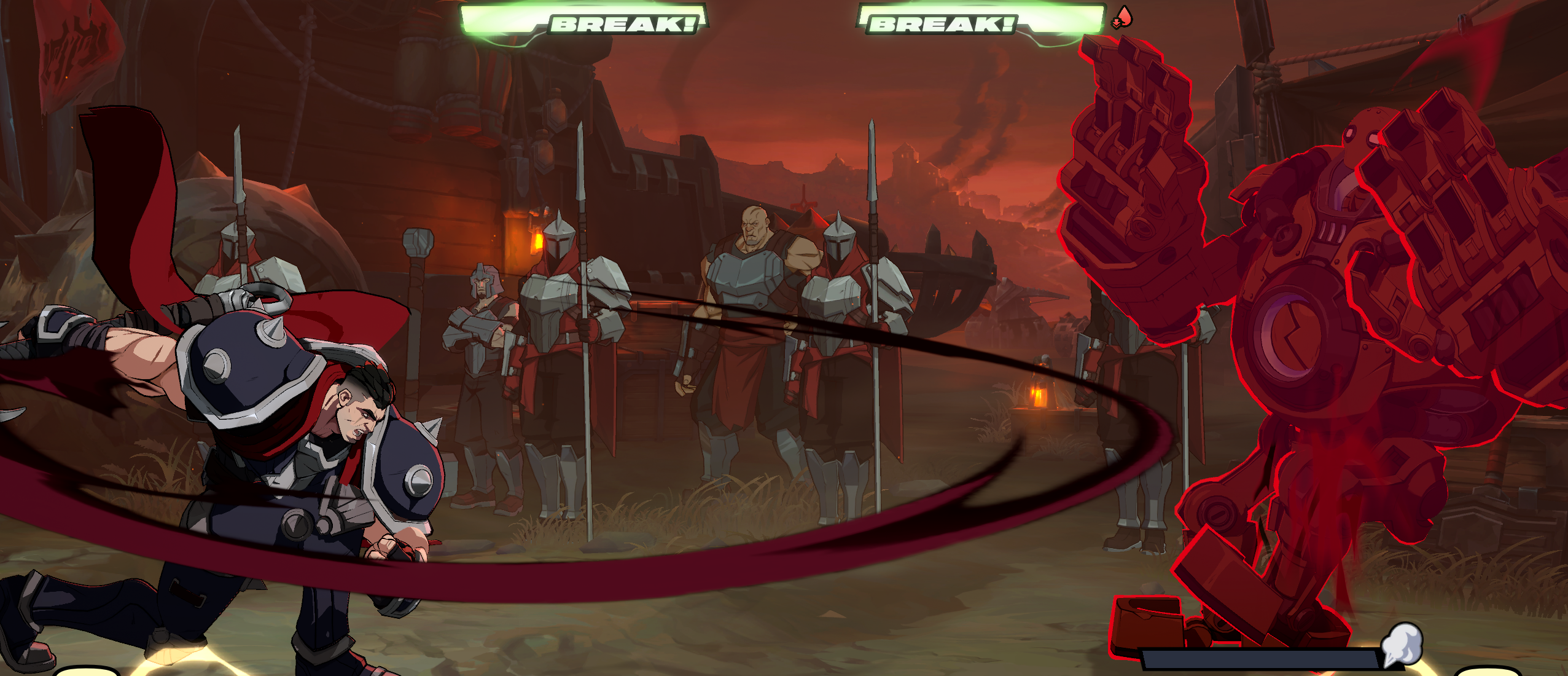
Task: Click the glowing green energy cell on left banner
Action: coord(485,18)
